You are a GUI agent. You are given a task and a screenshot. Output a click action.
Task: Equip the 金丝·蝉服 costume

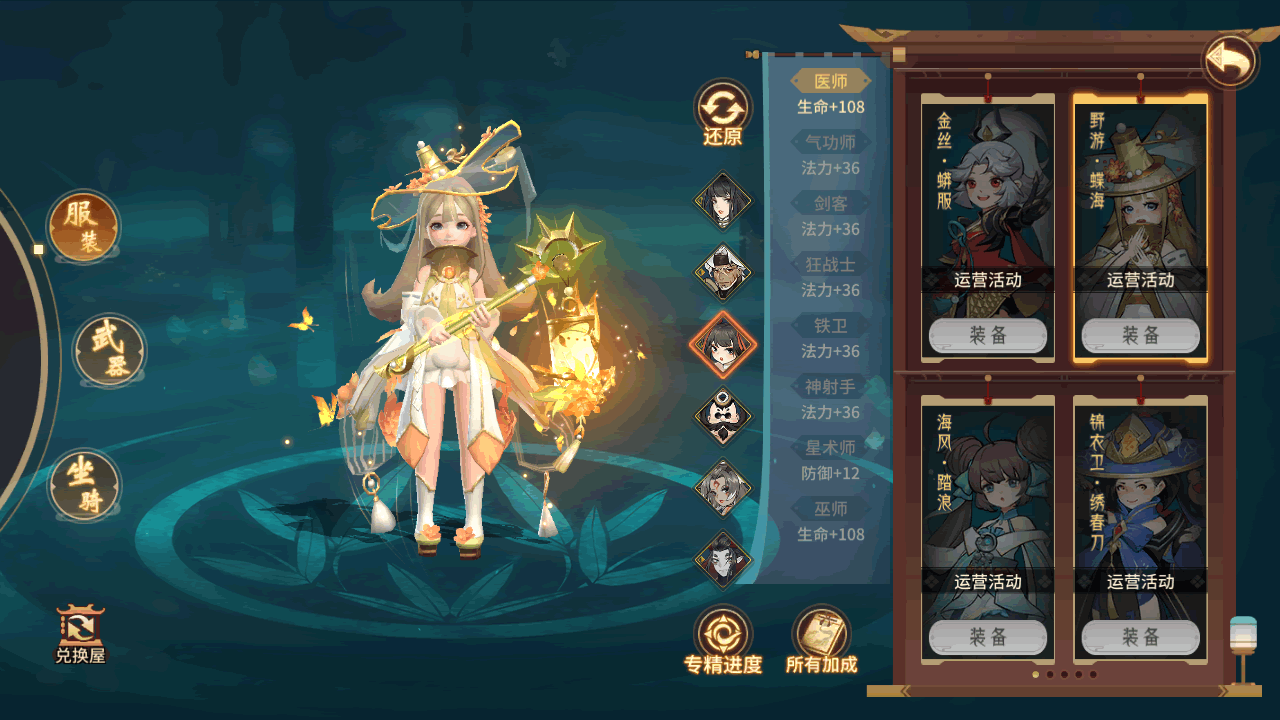pyautogui.click(x=988, y=336)
